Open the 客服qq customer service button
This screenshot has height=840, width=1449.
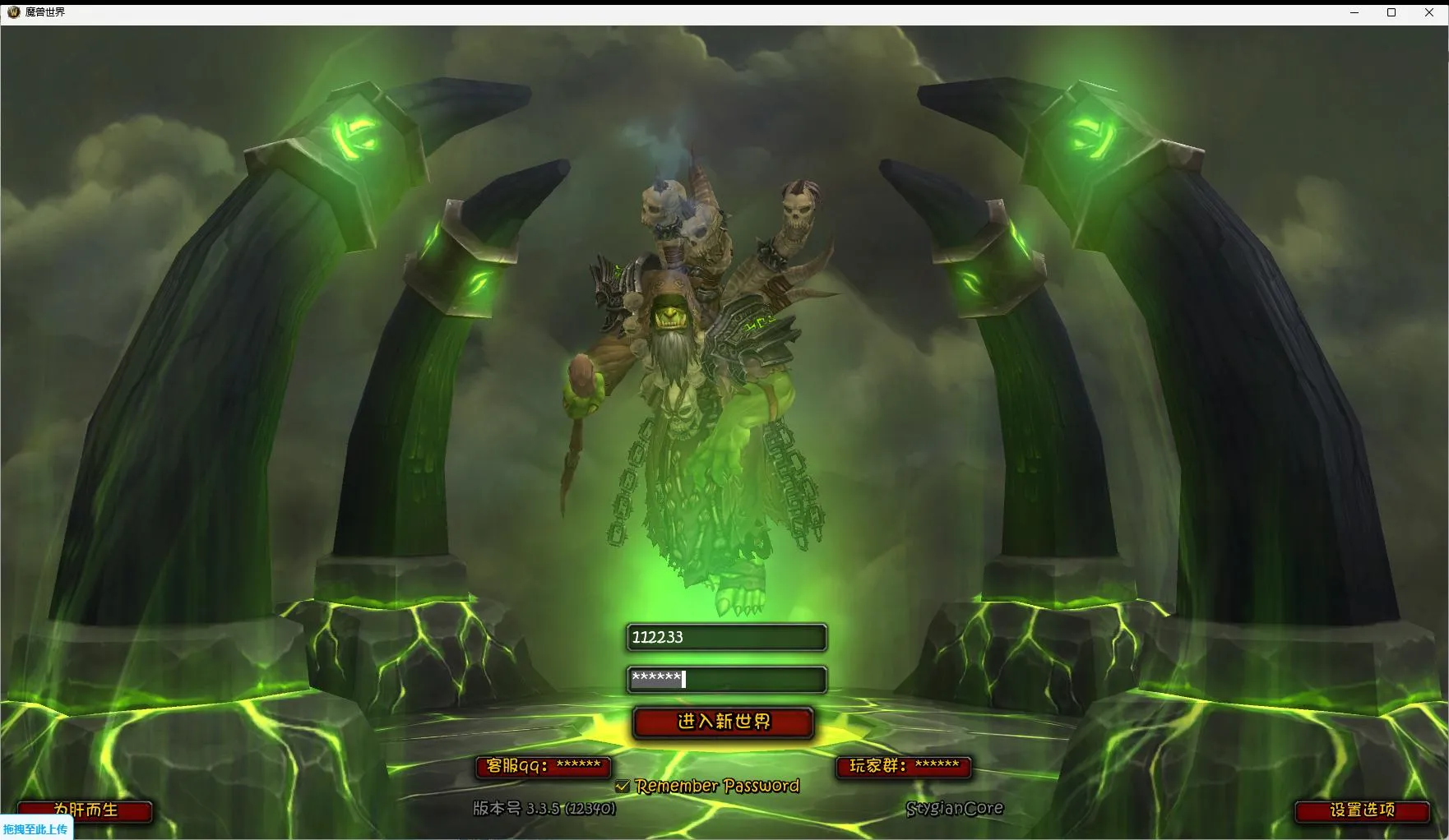click(543, 766)
